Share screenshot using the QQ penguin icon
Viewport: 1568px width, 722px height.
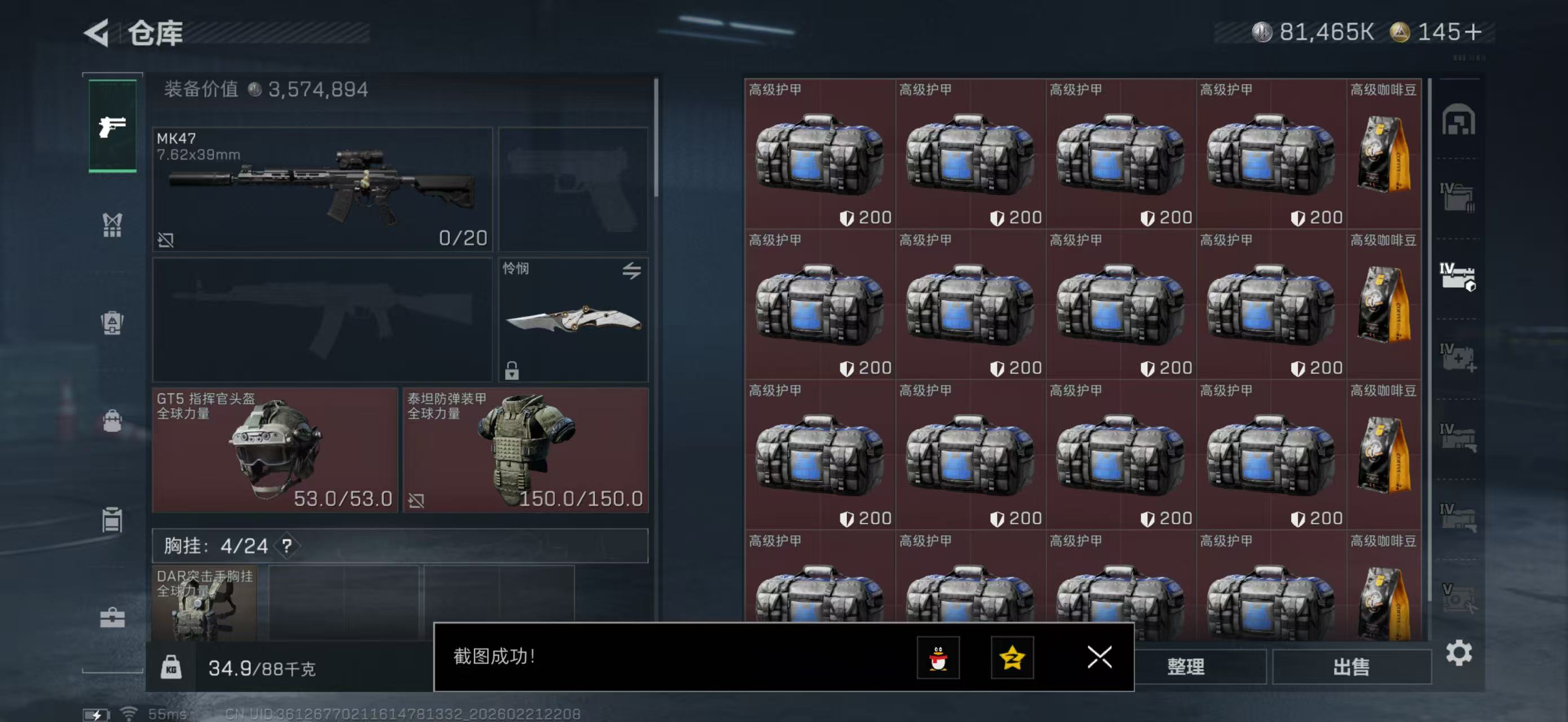[940, 658]
